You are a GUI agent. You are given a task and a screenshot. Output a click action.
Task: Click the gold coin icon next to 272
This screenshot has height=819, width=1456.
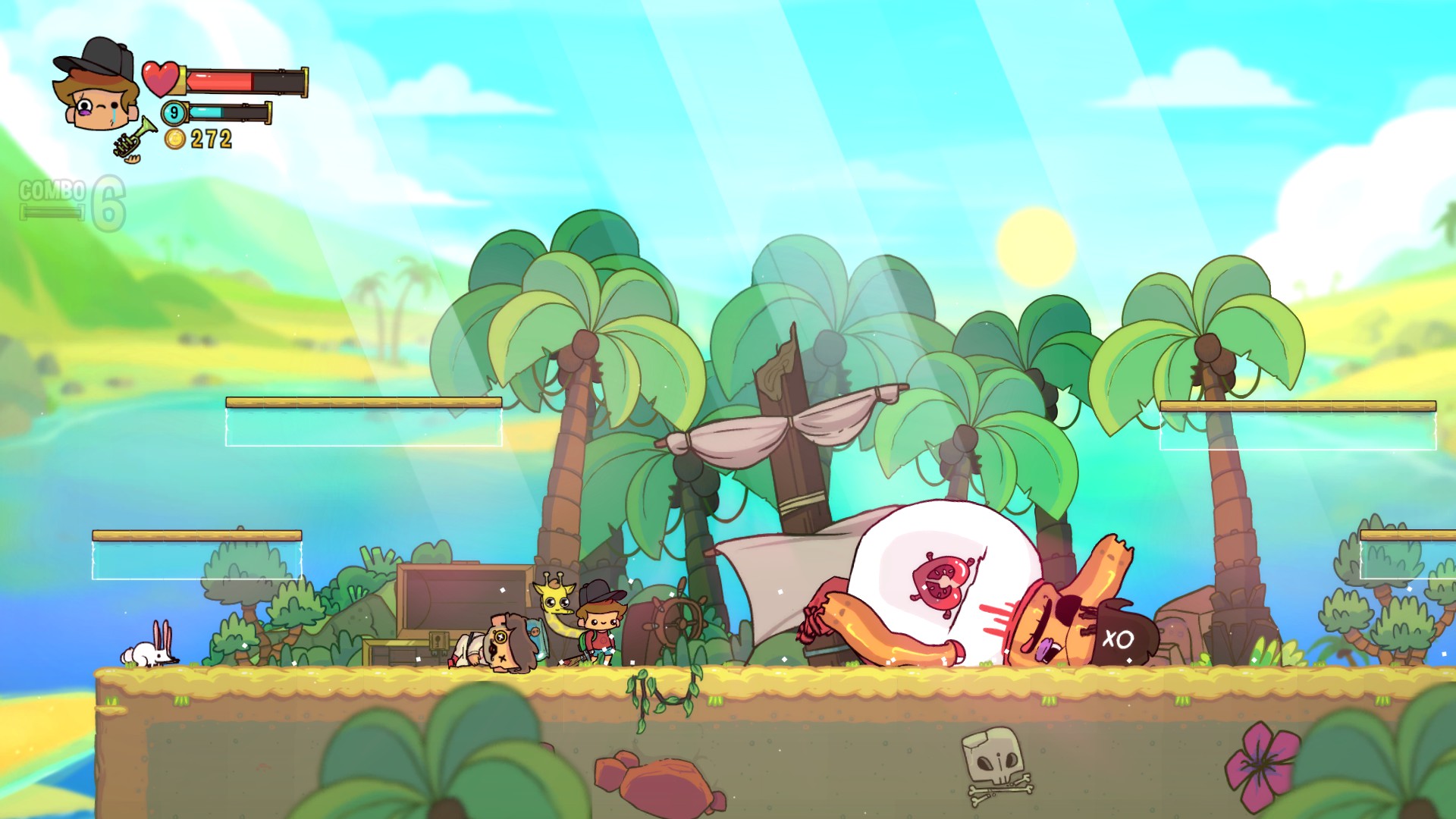tap(176, 139)
